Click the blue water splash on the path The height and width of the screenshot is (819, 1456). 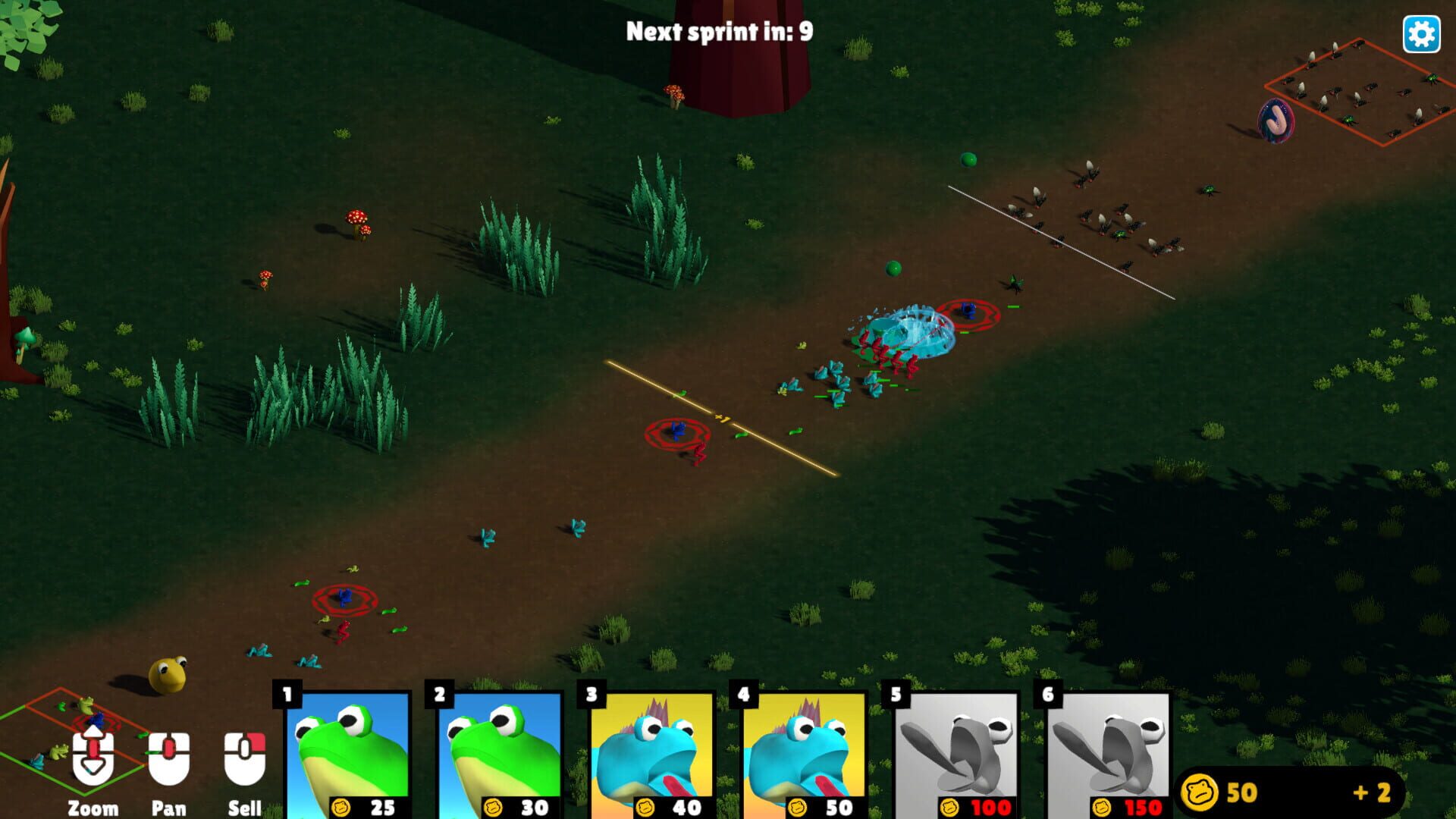[907, 331]
